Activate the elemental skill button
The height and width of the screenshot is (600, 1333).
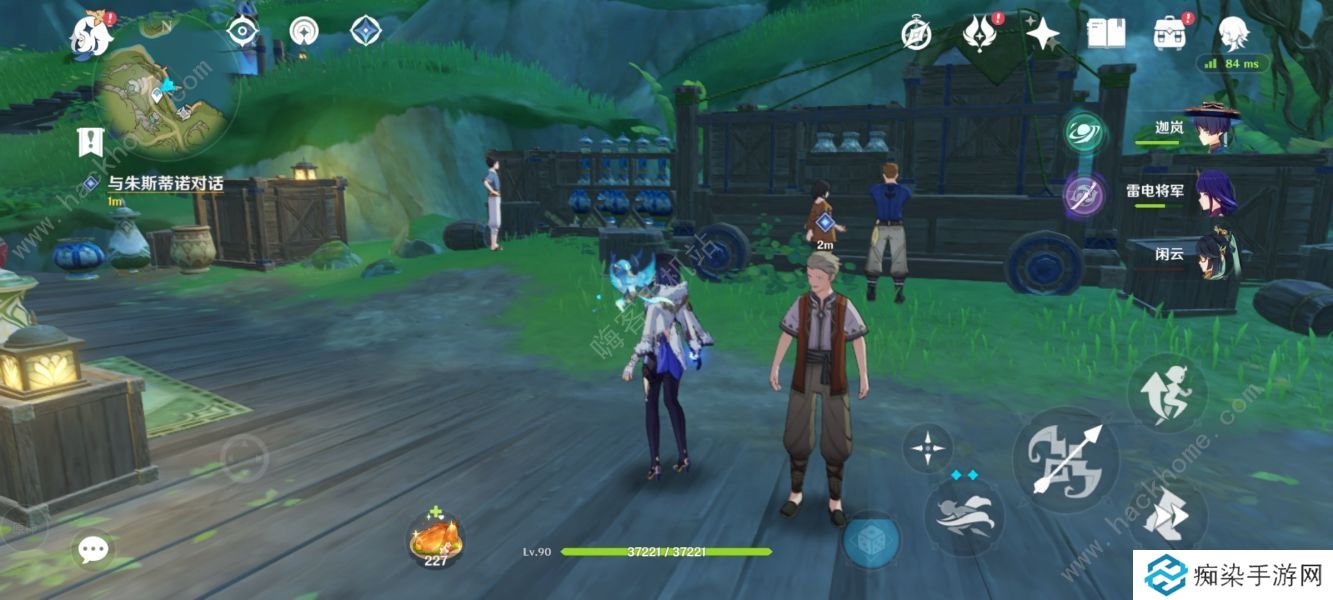[963, 514]
